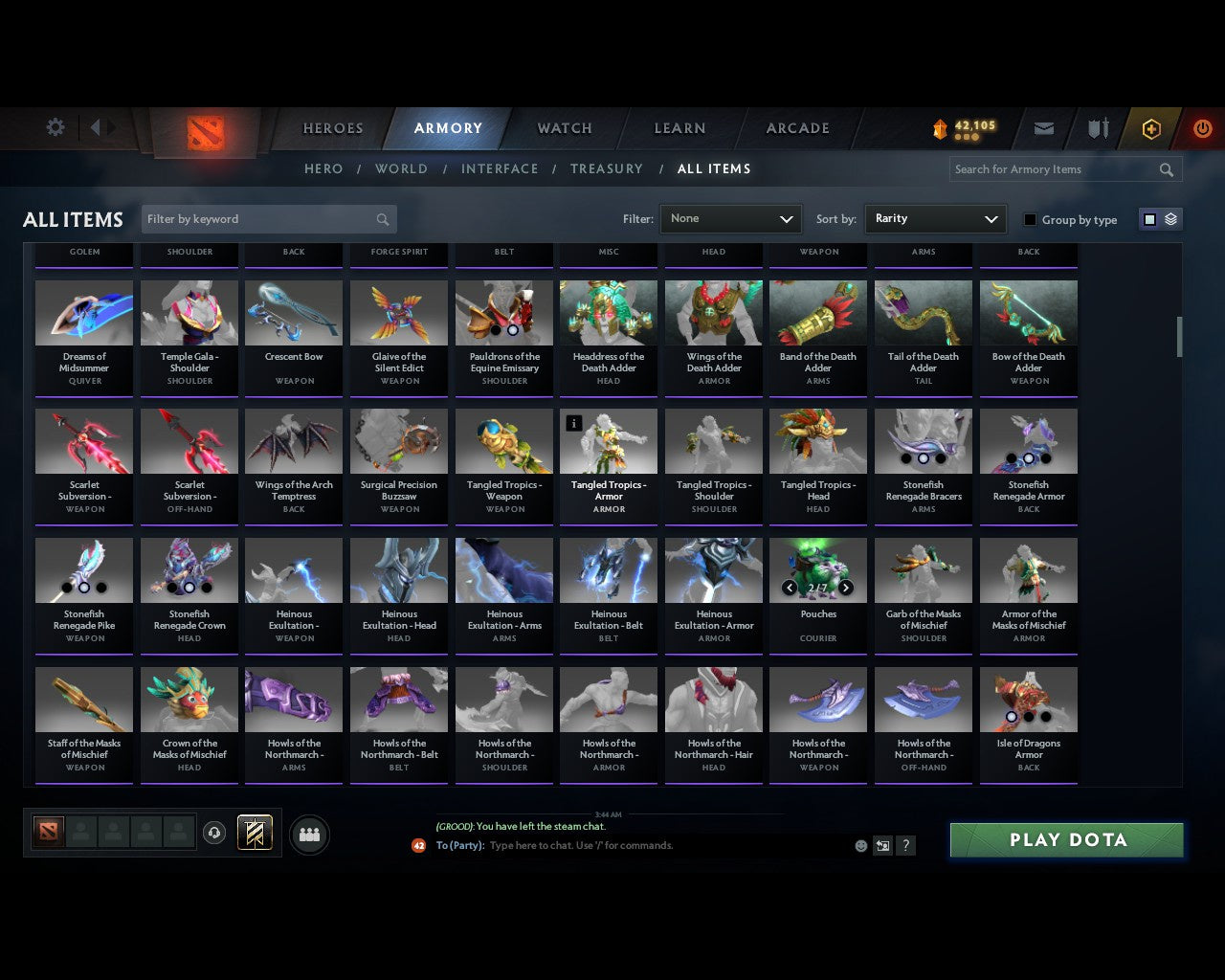The image size is (1225, 980).
Task: Switch to the TREASURY tab
Action: tap(606, 168)
